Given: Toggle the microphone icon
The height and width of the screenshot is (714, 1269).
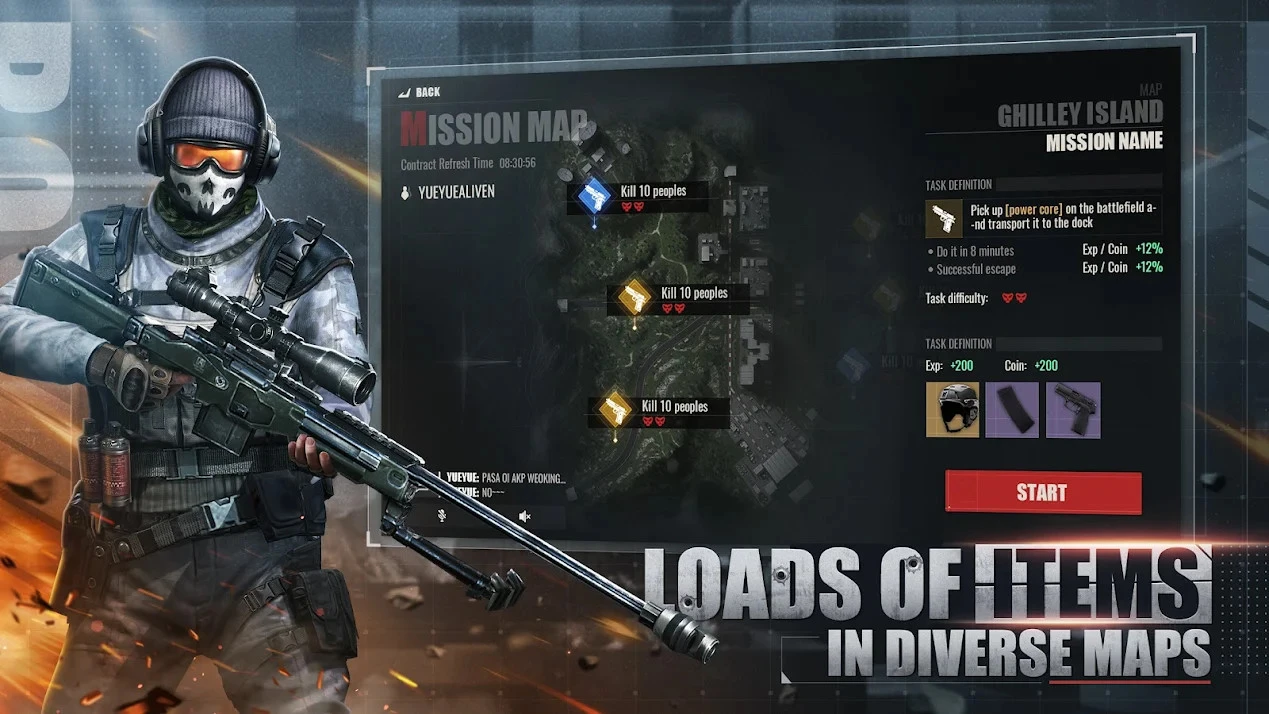Looking at the screenshot, I should (x=440, y=516).
